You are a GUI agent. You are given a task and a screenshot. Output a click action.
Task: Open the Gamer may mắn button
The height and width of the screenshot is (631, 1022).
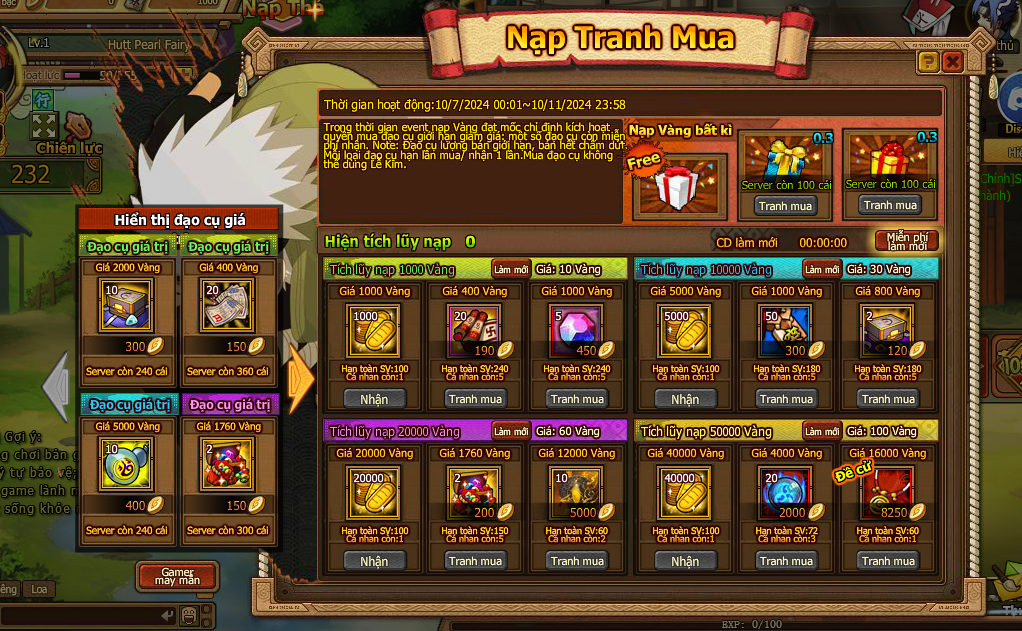coord(177,576)
